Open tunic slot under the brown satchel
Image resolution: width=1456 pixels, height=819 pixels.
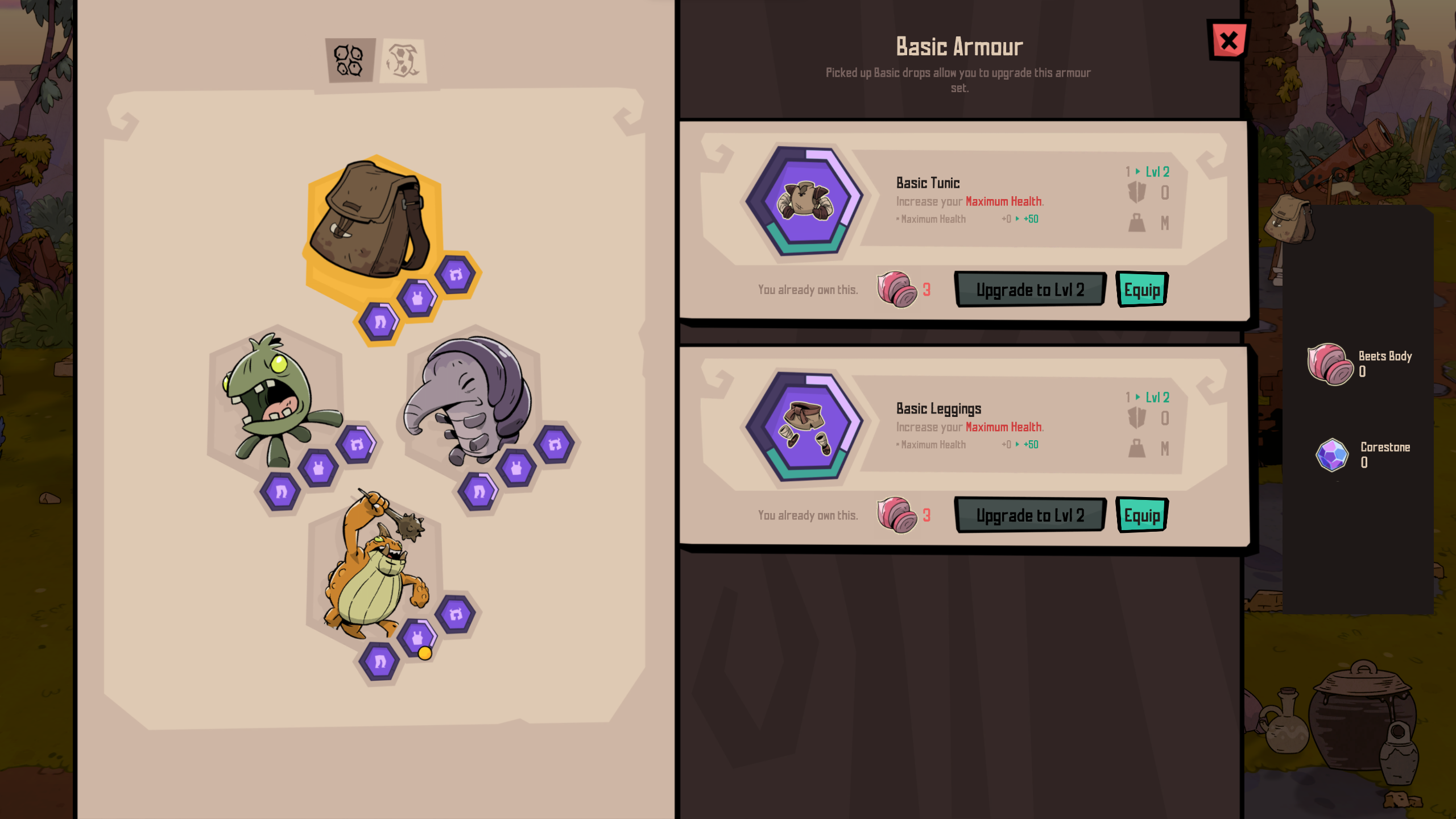[417, 298]
